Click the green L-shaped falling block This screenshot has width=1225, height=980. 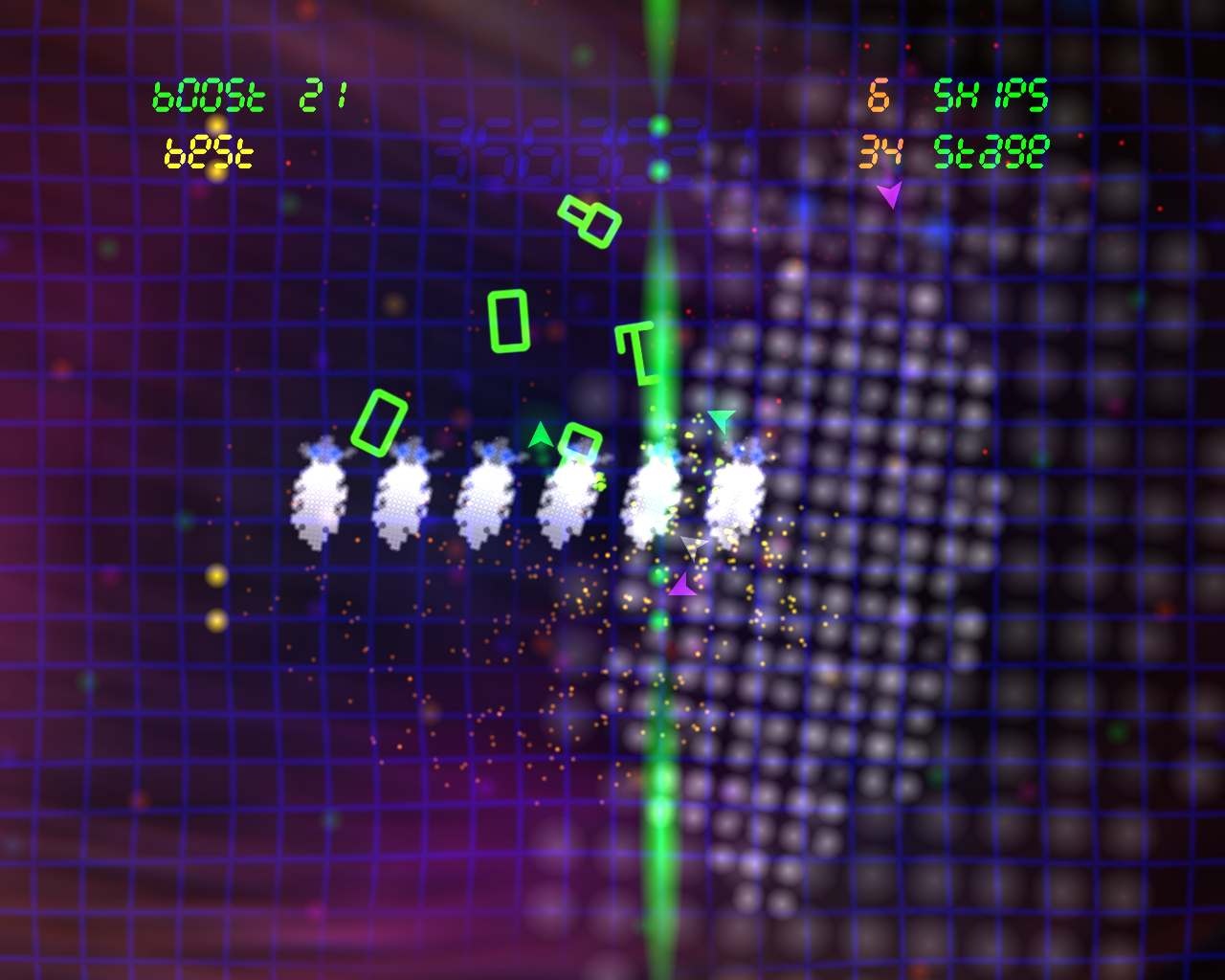click(x=635, y=354)
